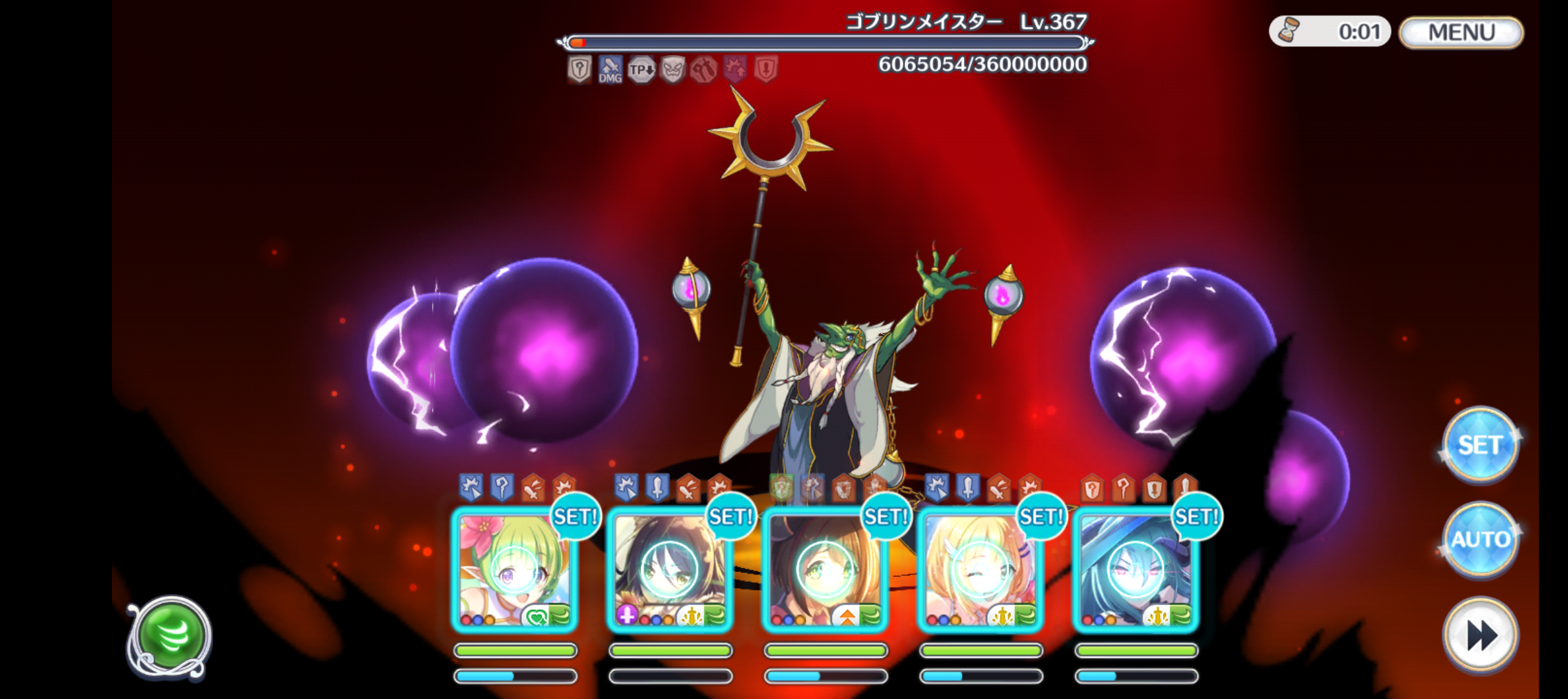
Task: Select the dark-haired girl with brown hat portrait
Action: click(x=670, y=570)
